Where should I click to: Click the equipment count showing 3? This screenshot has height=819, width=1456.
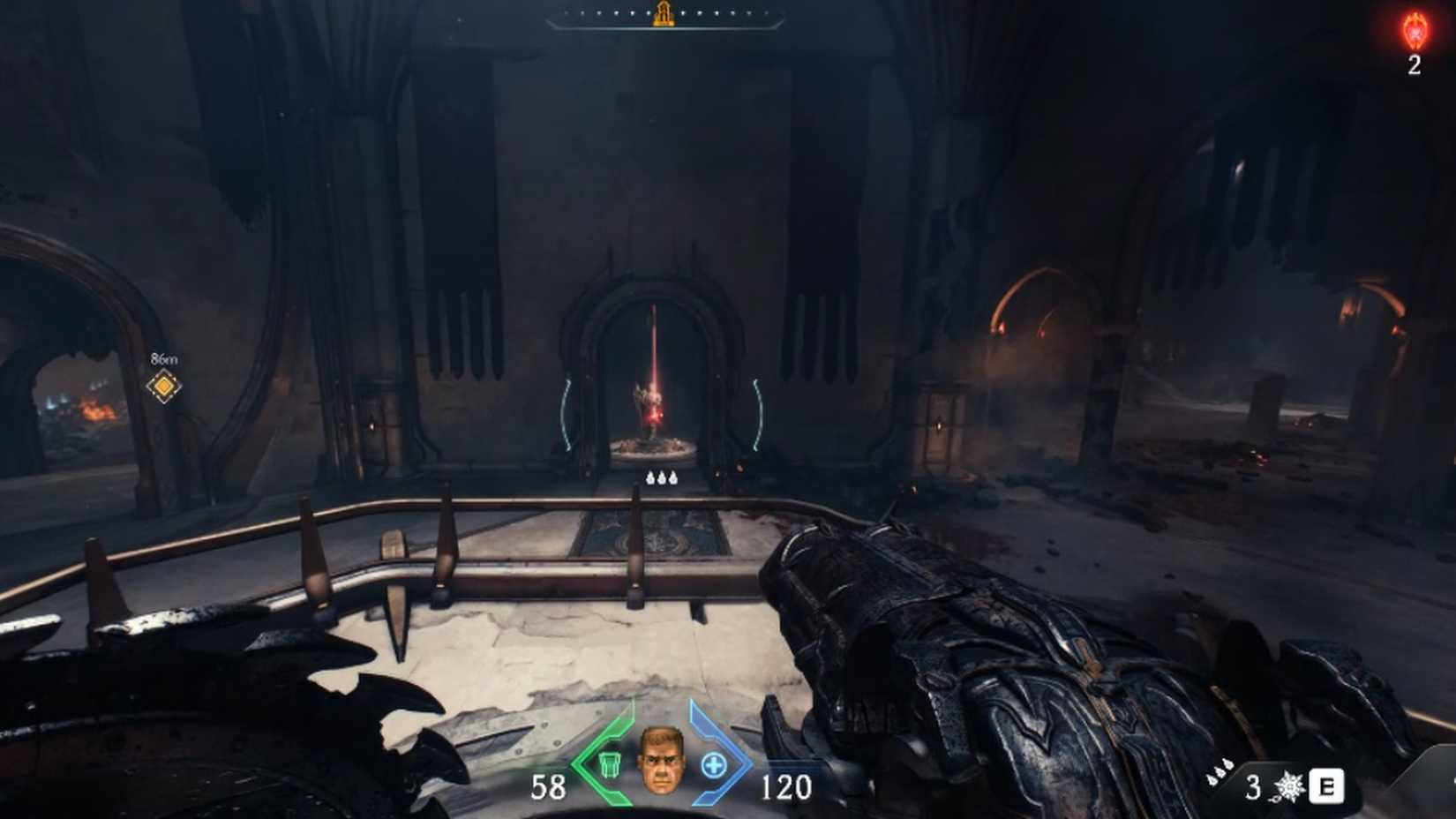tap(1252, 785)
